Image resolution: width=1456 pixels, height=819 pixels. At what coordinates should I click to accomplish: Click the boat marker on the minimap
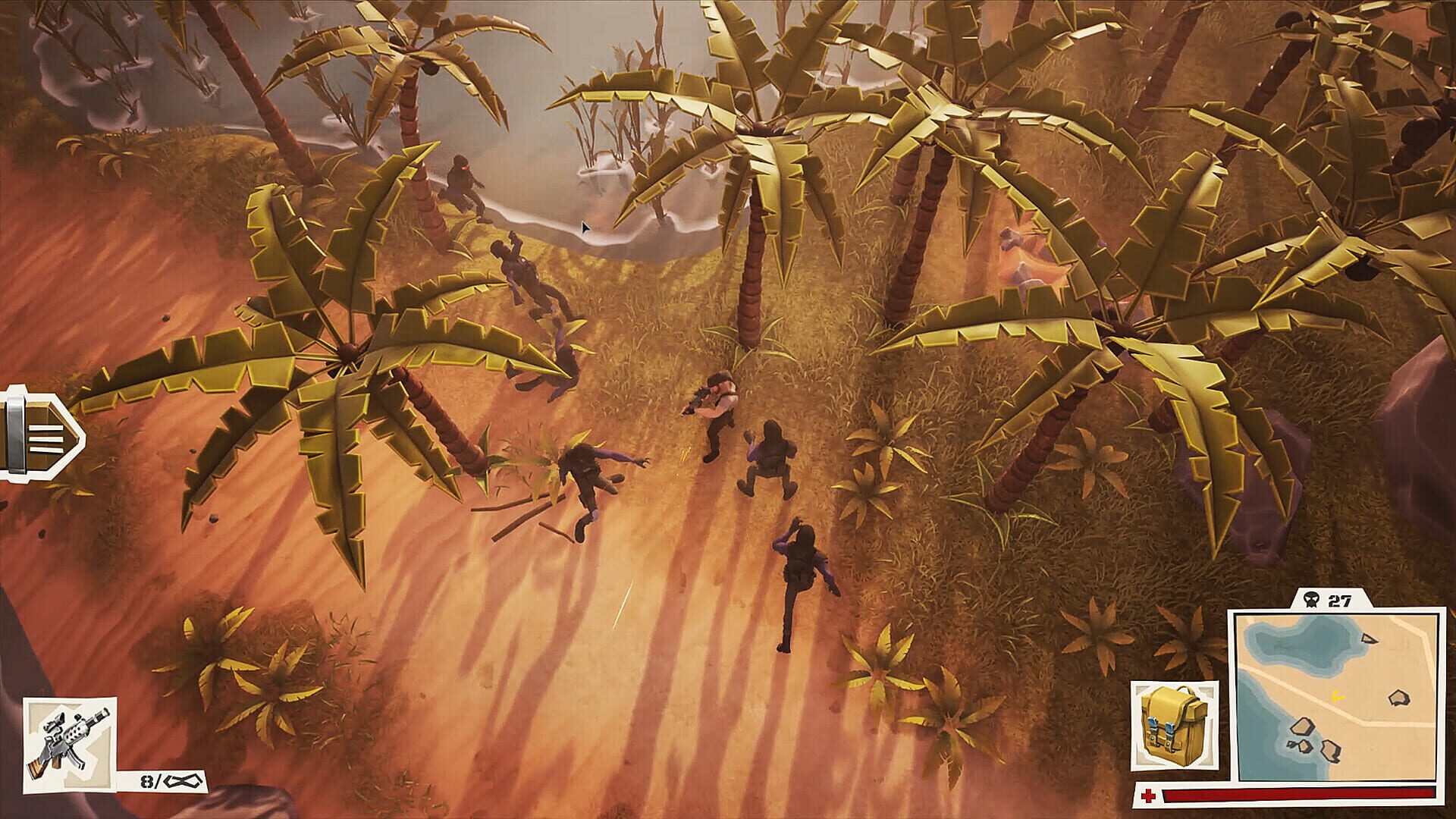click(x=1370, y=639)
